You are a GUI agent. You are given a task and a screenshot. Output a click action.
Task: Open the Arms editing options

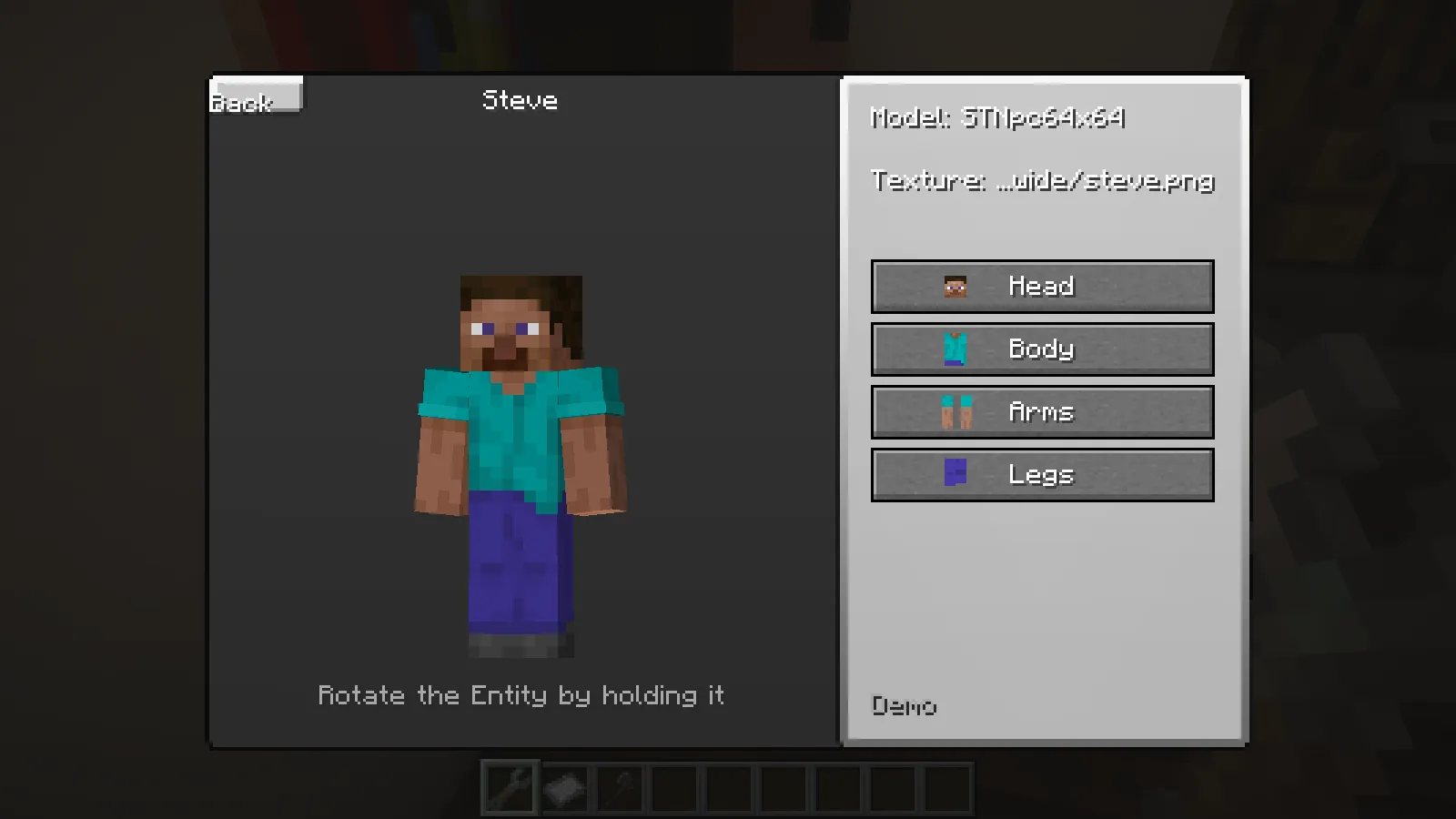coord(1042,410)
